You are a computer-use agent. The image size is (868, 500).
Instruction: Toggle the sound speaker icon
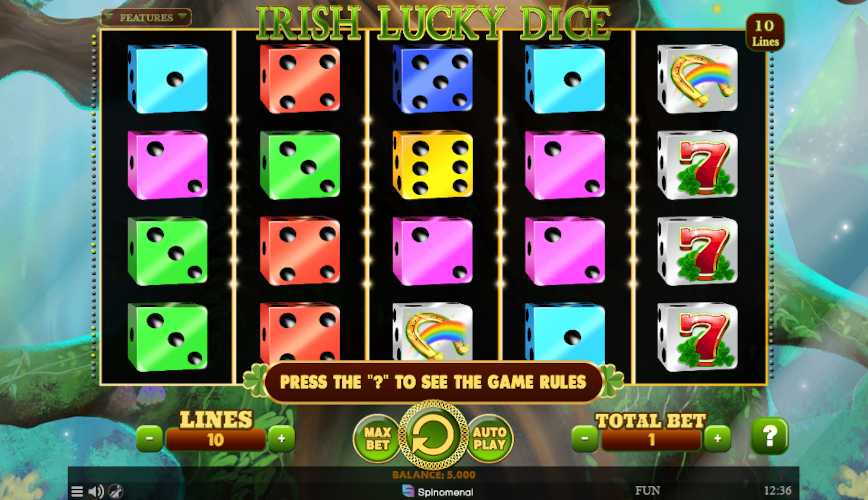pos(96,491)
